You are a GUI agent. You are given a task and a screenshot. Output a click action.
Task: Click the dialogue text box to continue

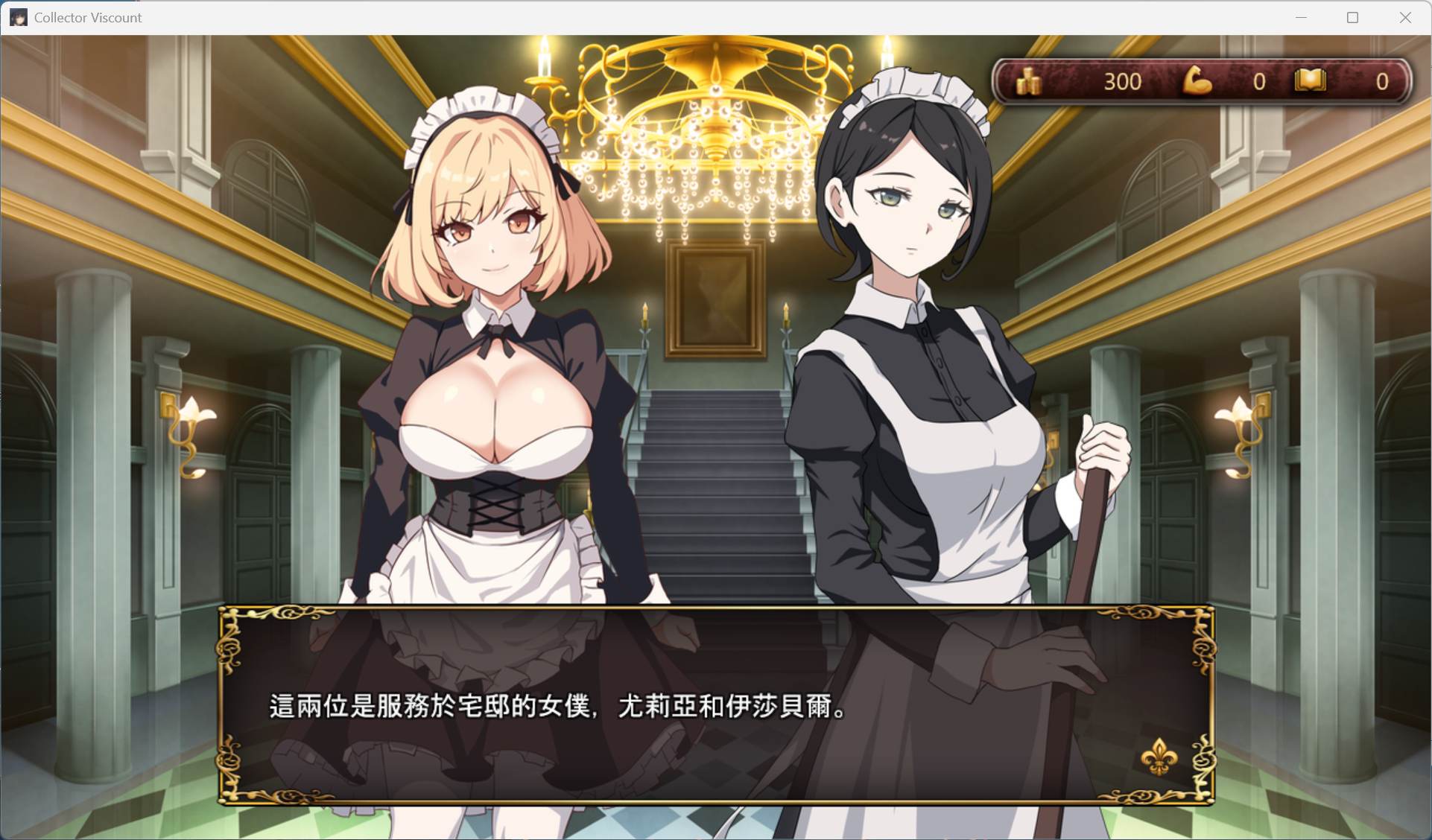(715, 704)
